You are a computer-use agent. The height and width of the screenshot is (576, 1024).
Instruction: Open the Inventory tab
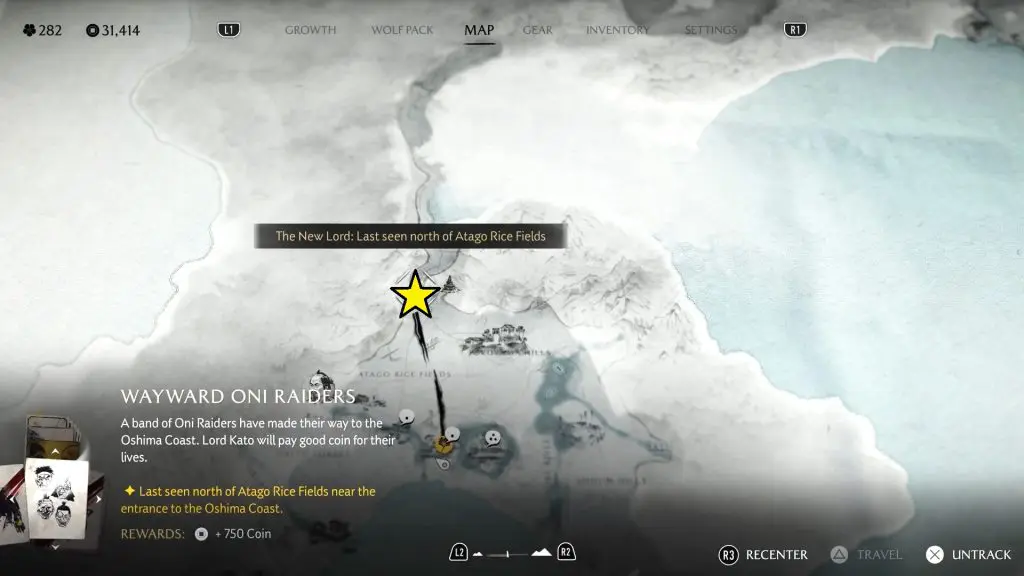click(x=617, y=30)
